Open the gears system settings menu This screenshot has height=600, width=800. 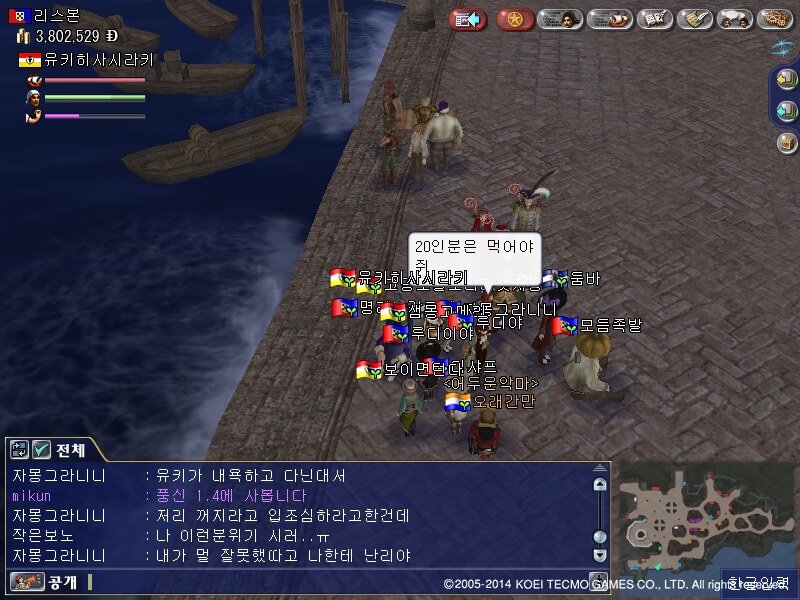[776, 19]
